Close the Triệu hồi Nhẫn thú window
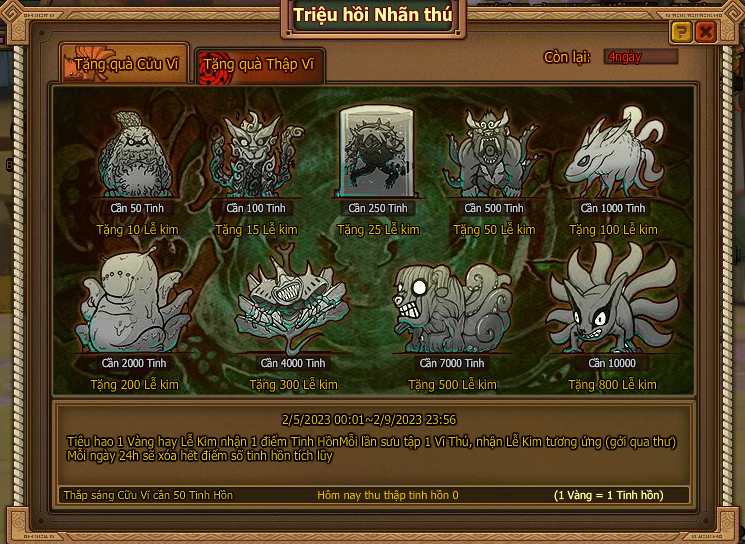The height and width of the screenshot is (544, 745). 706,32
